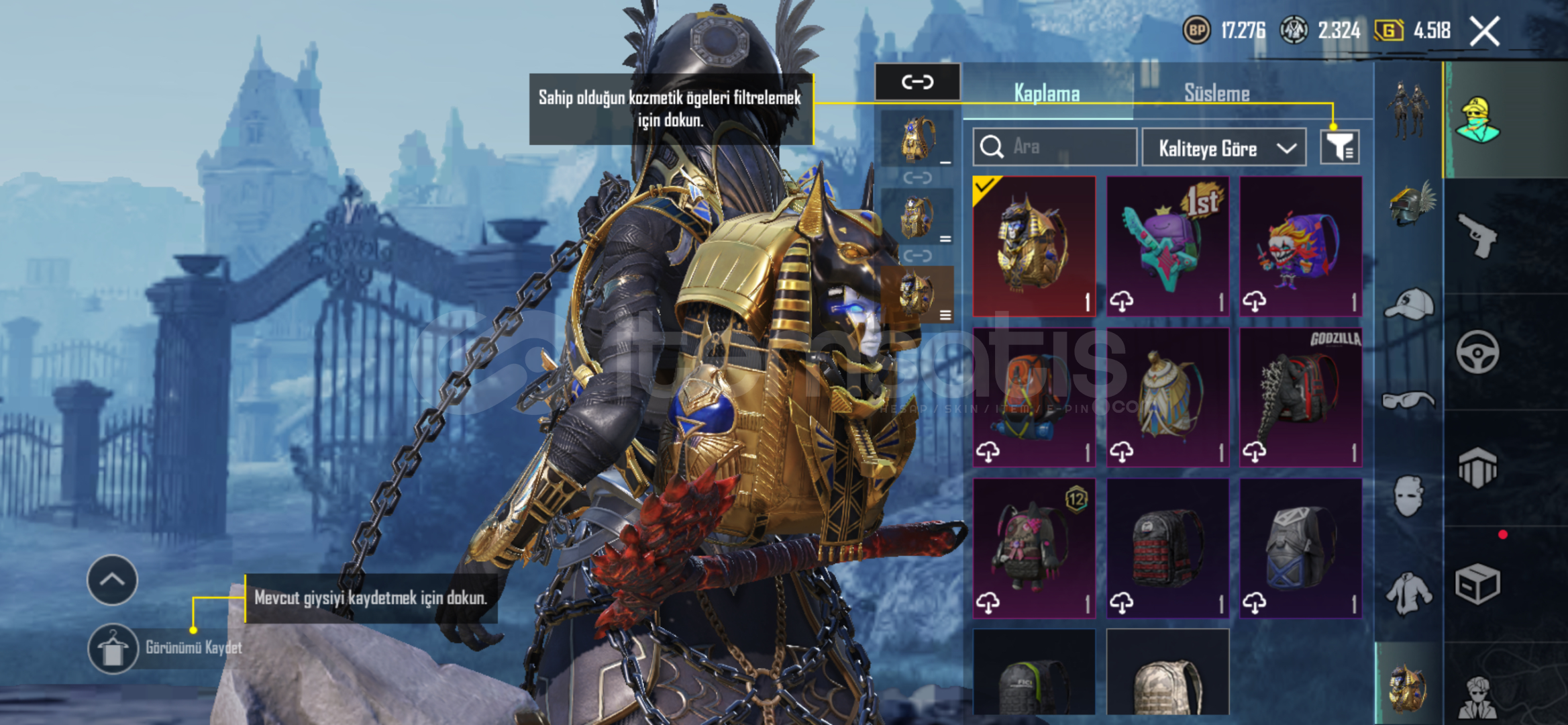
Task: Open the Kaliteye Göre sort dropdown
Action: pos(1223,148)
